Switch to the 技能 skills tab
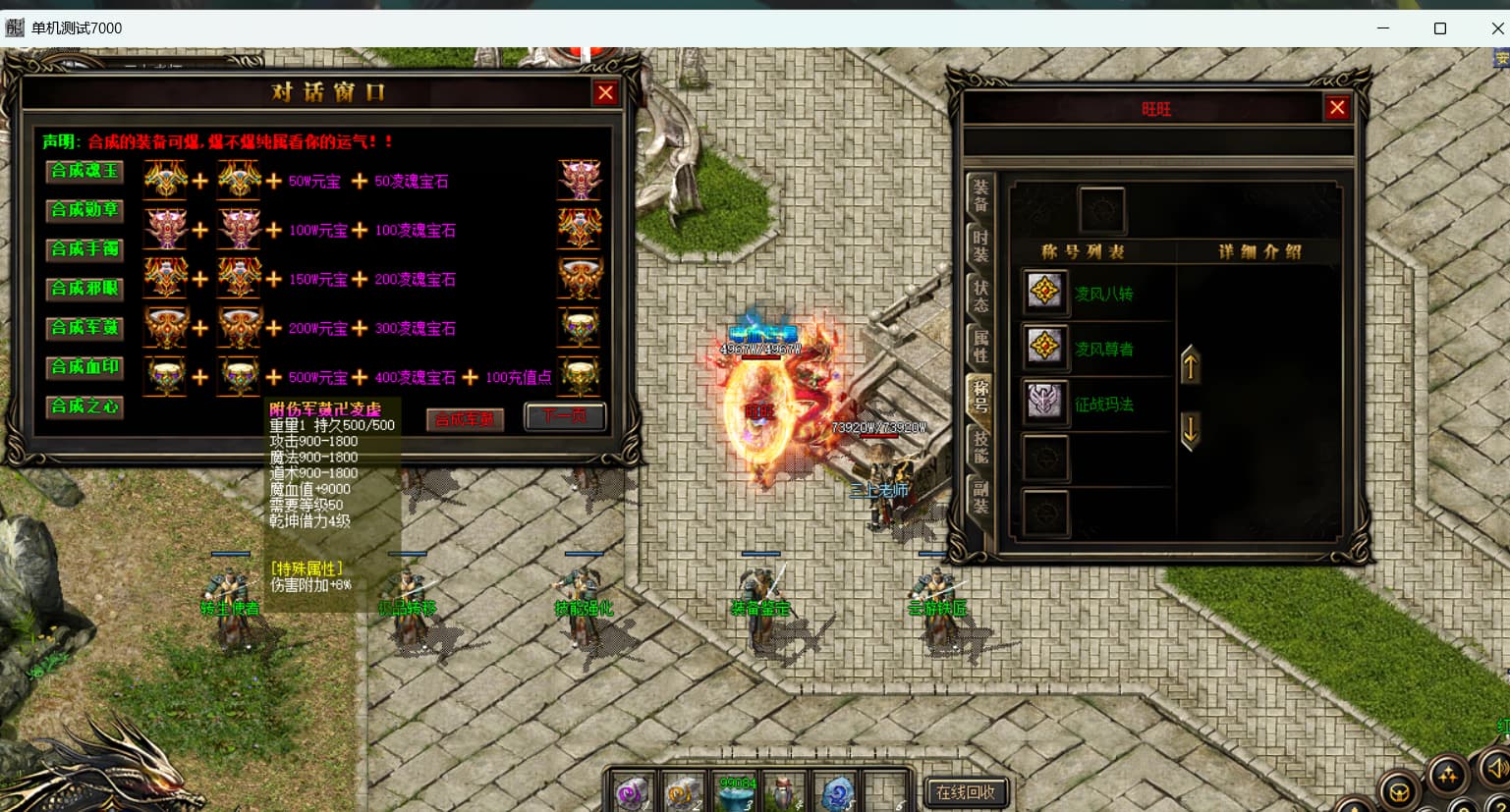This screenshot has height=812, width=1510. [980, 447]
